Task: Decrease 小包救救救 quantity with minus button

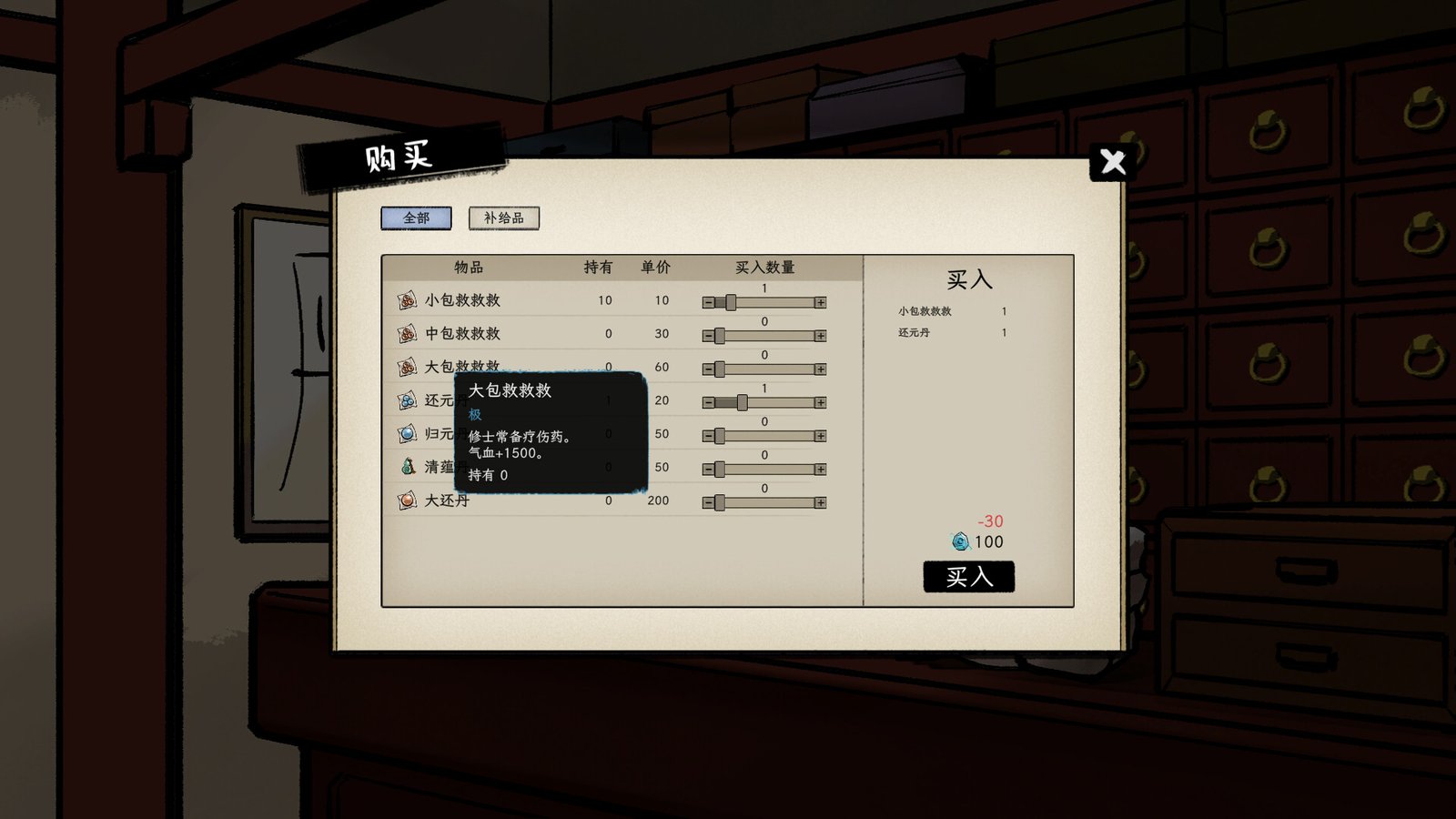Action: point(708,300)
